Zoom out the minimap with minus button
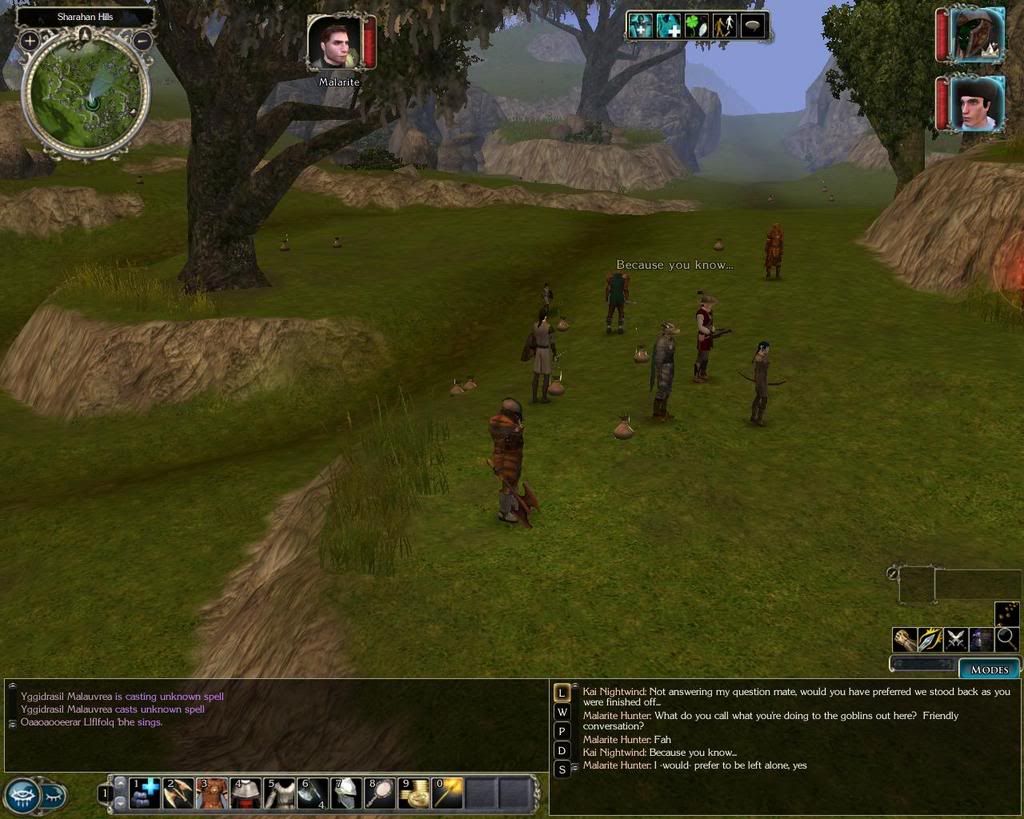 click(142, 42)
